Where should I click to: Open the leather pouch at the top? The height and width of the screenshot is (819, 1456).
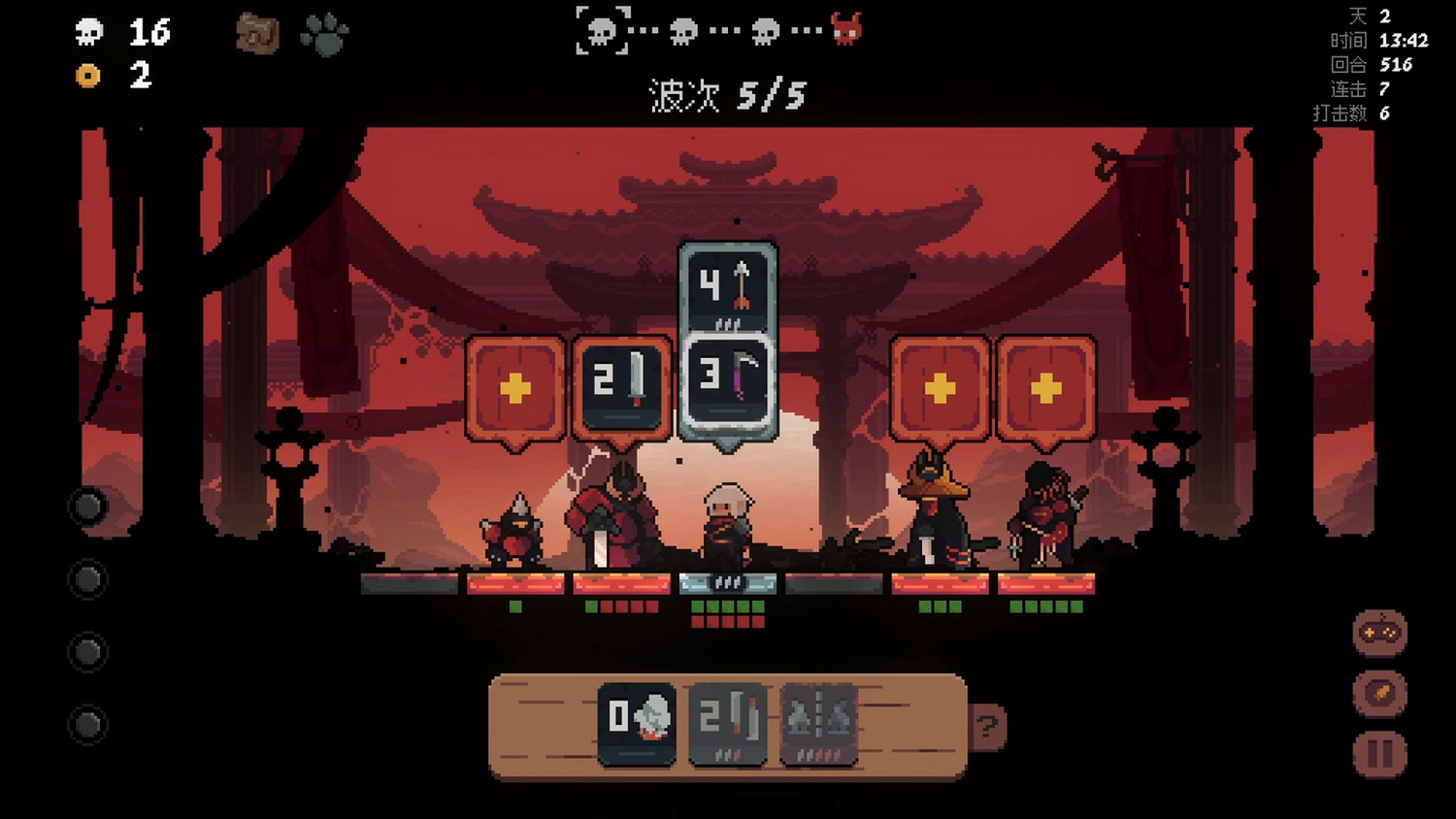[257, 33]
